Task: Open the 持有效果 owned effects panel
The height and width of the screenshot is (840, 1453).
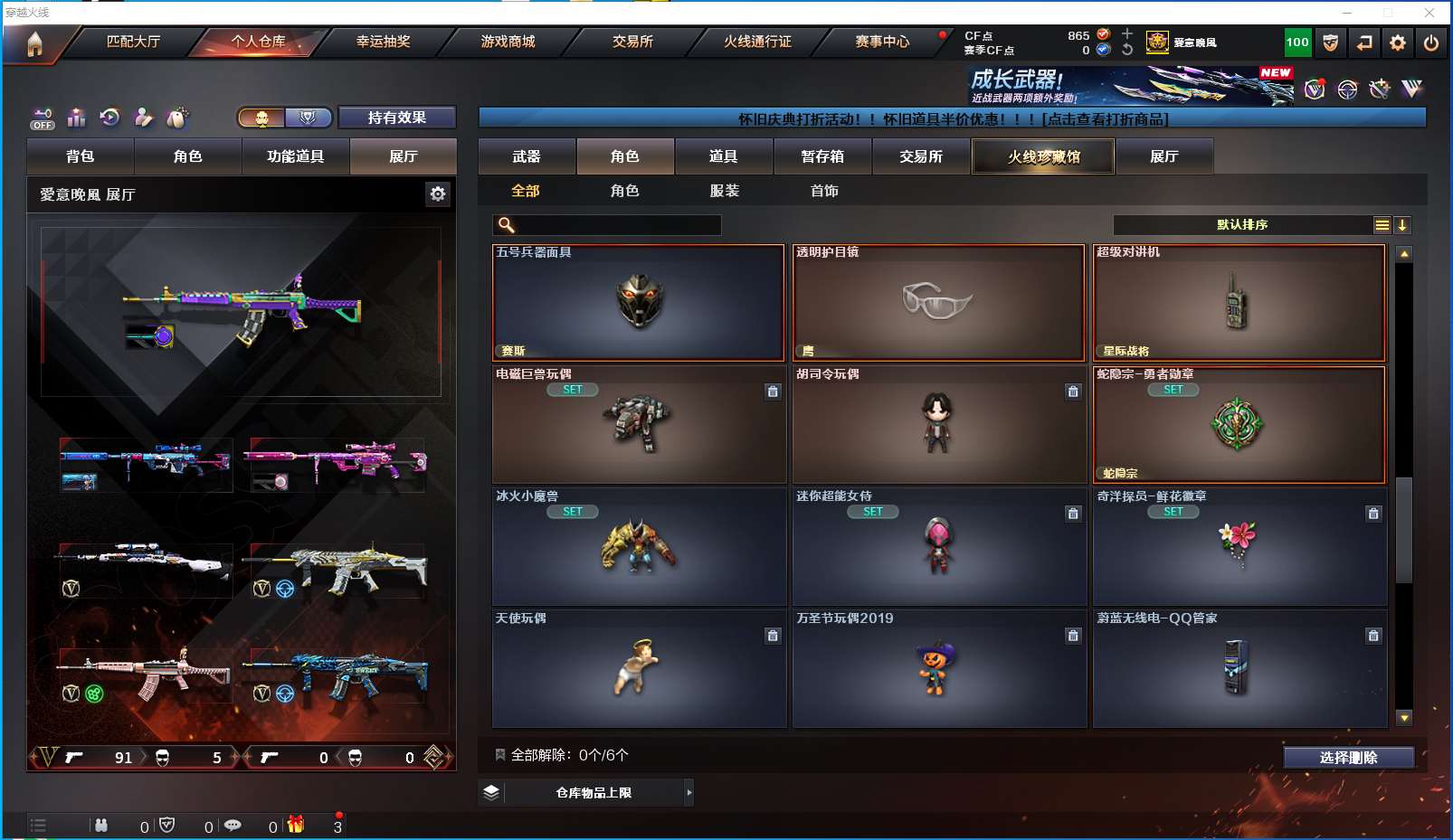Action: (396, 118)
